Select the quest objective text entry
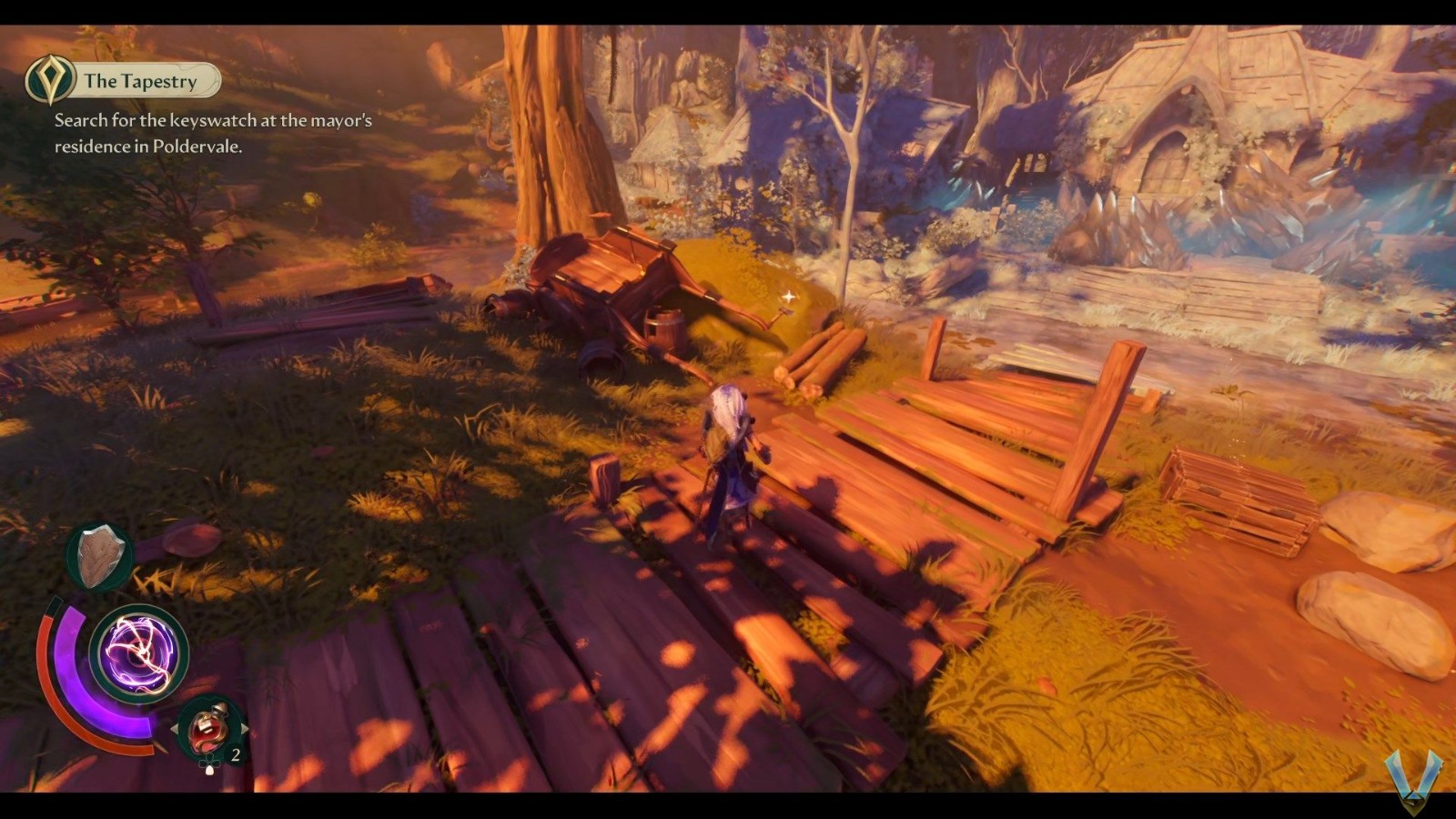 pos(209,130)
